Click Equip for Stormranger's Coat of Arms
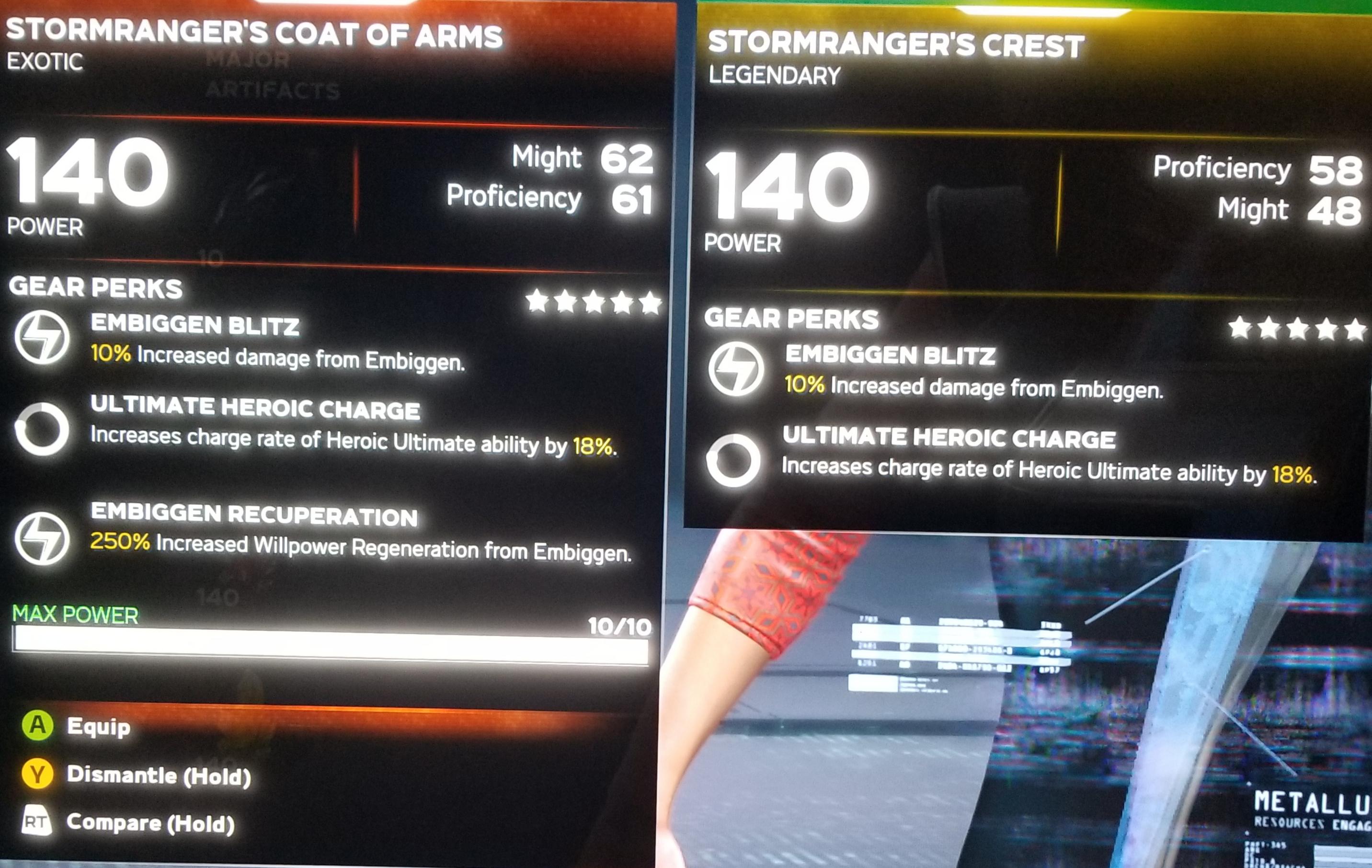The height and width of the screenshot is (868, 1372). (98, 727)
